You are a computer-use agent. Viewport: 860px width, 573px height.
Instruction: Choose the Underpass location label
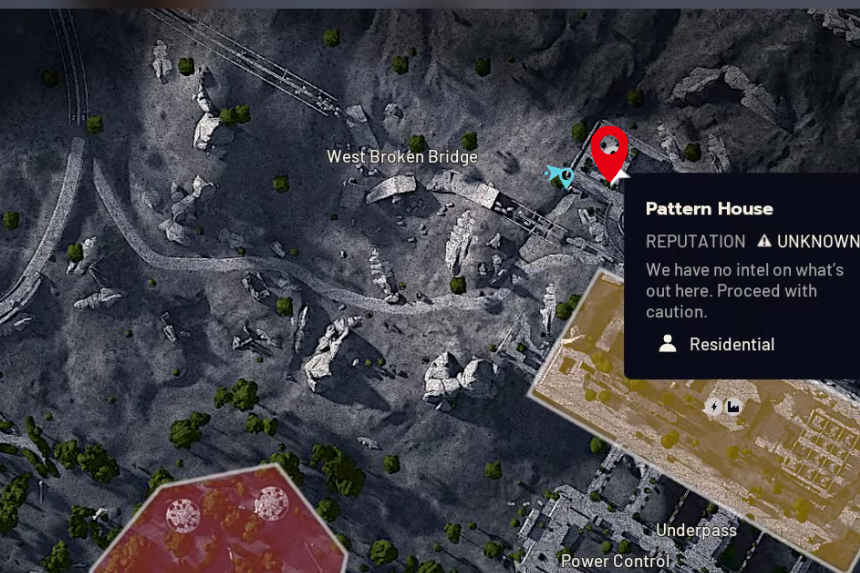click(696, 530)
